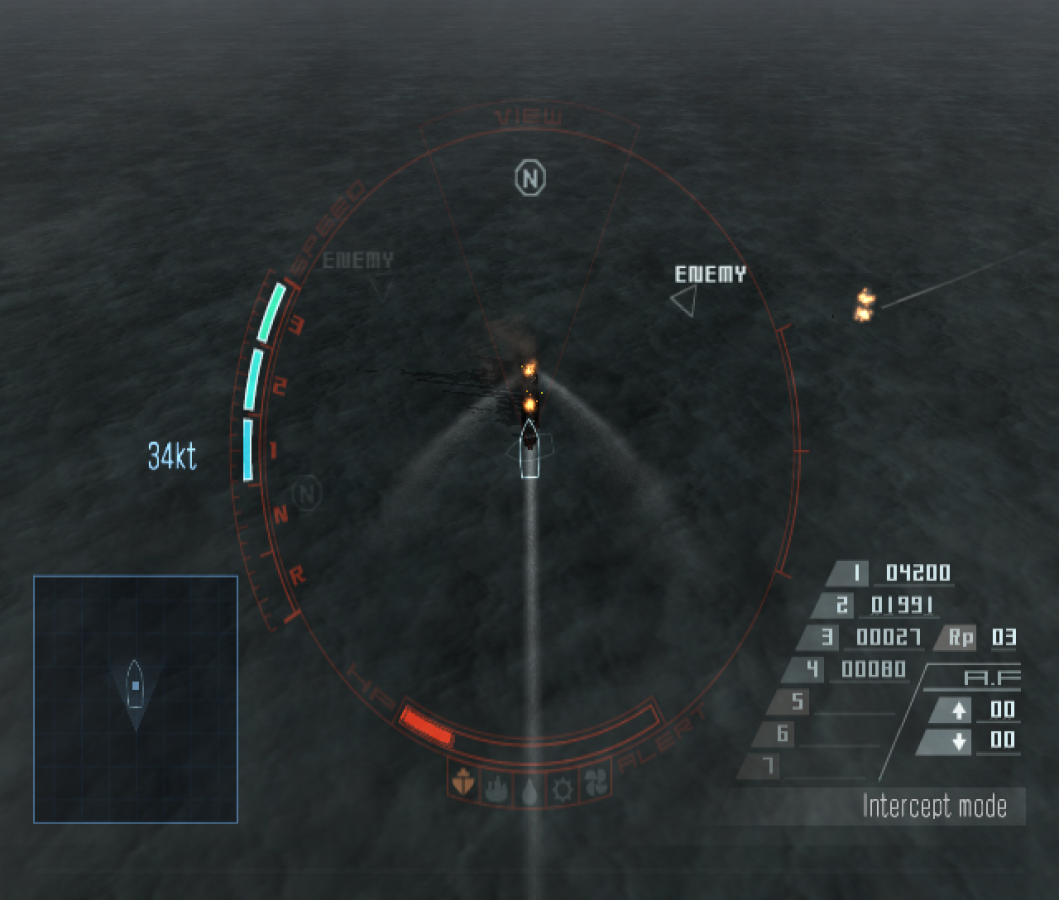Switch to weapon slot 2
This screenshot has width=1059, height=900.
point(840,605)
